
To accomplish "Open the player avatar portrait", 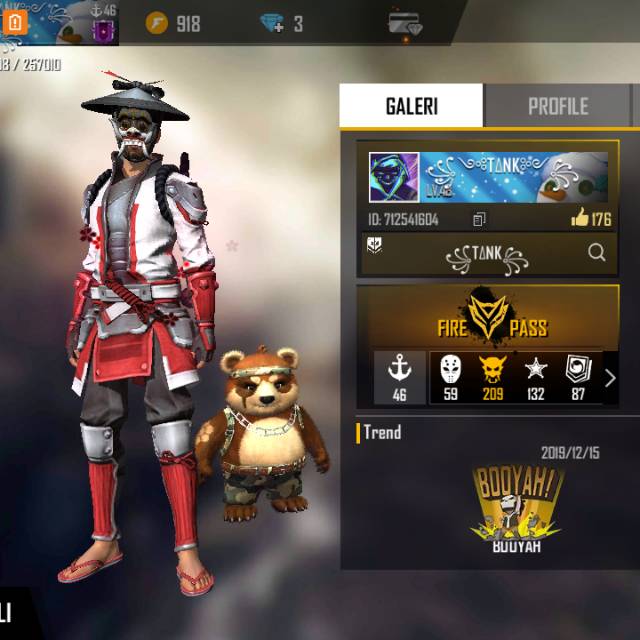I will pyautogui.click(x=393, y=178).
